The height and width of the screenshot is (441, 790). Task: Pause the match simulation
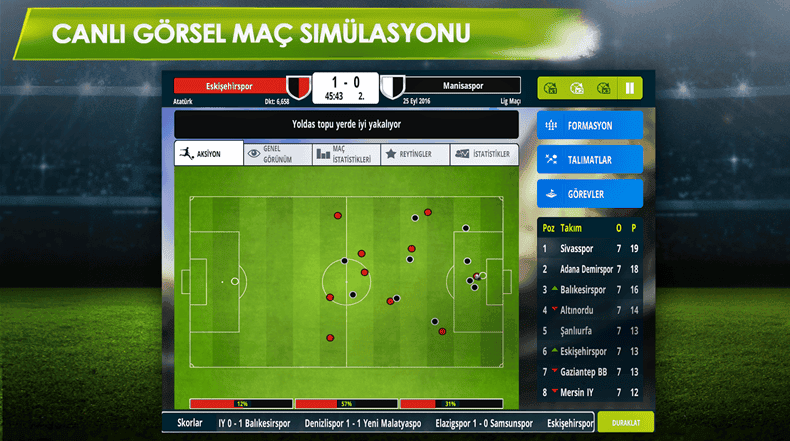pyautogui.click(x=630, y=88)
